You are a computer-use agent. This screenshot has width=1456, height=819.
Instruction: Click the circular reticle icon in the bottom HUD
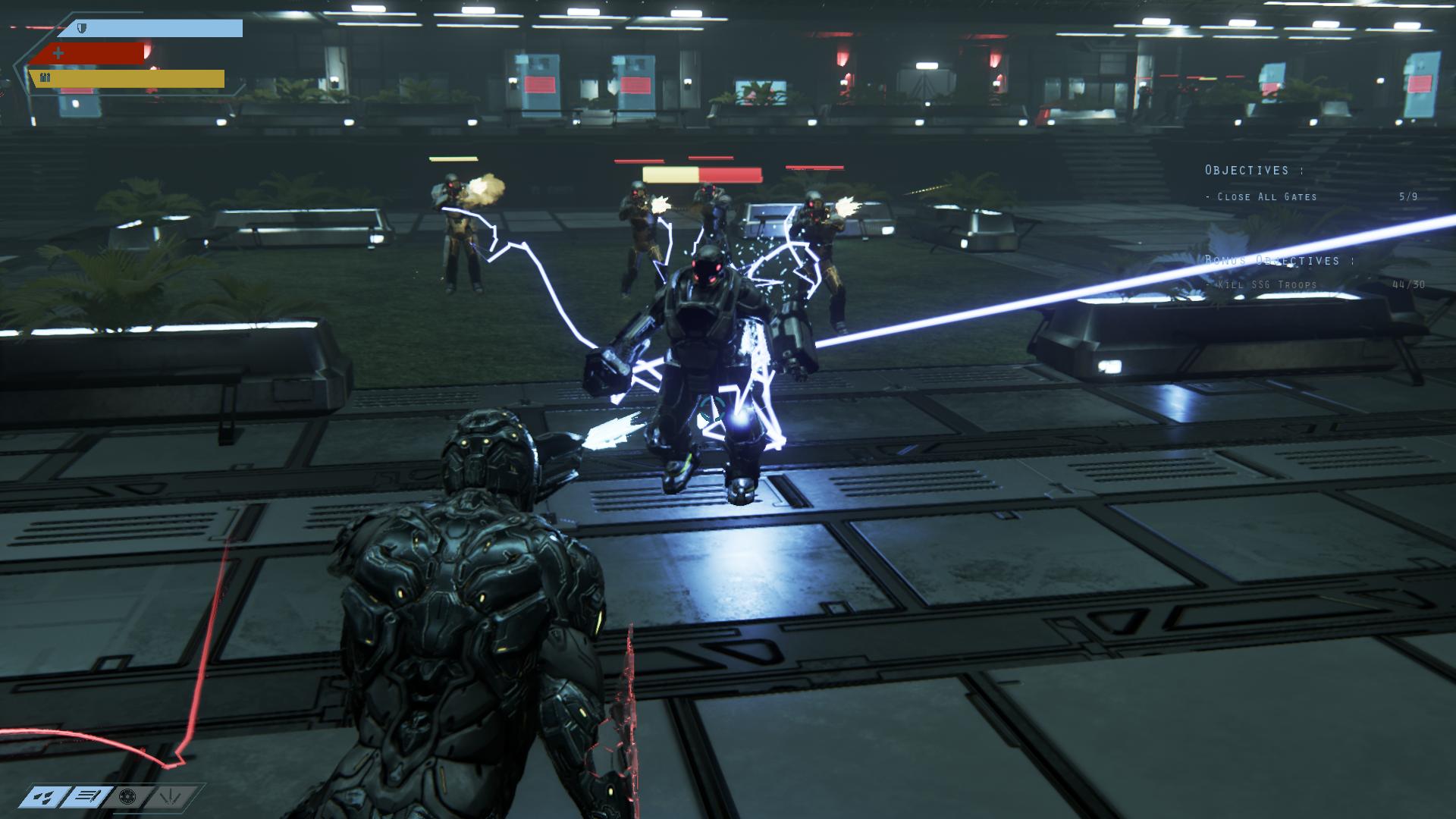pyautogui.click(x=127, y=796)
